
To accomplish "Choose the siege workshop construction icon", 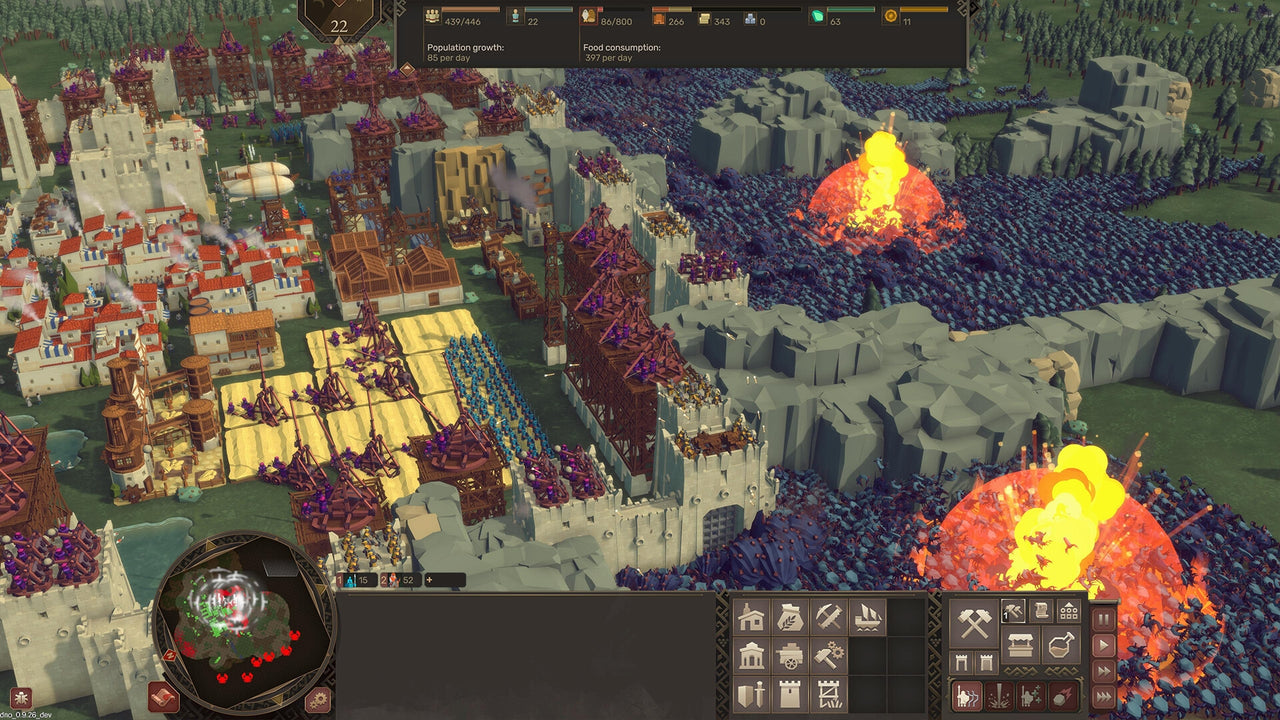I will pyautogui.click(x=831, y=694).
